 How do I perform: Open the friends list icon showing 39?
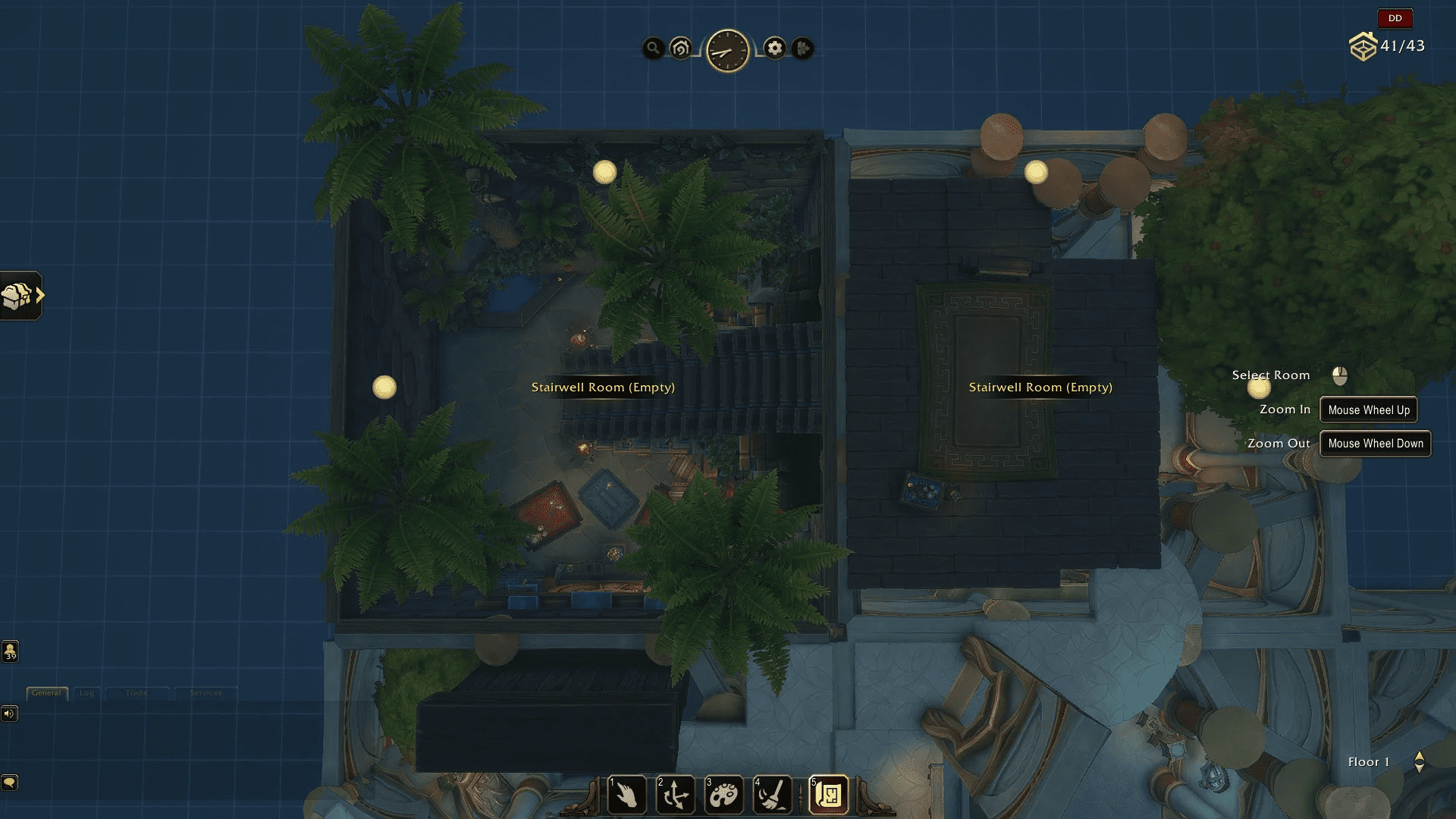tap(10, 651)
